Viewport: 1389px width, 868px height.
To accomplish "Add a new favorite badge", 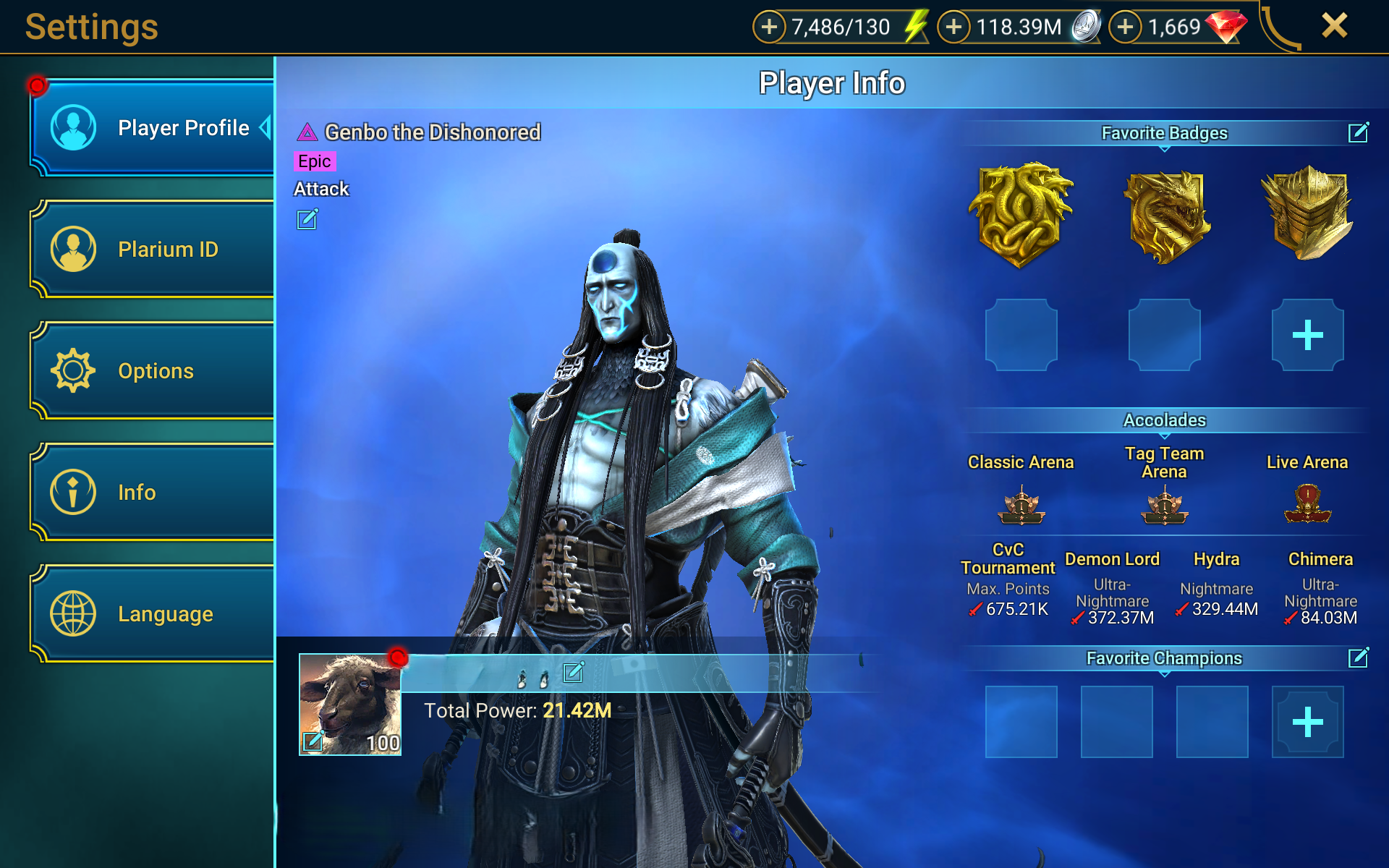I will 1307,335.
